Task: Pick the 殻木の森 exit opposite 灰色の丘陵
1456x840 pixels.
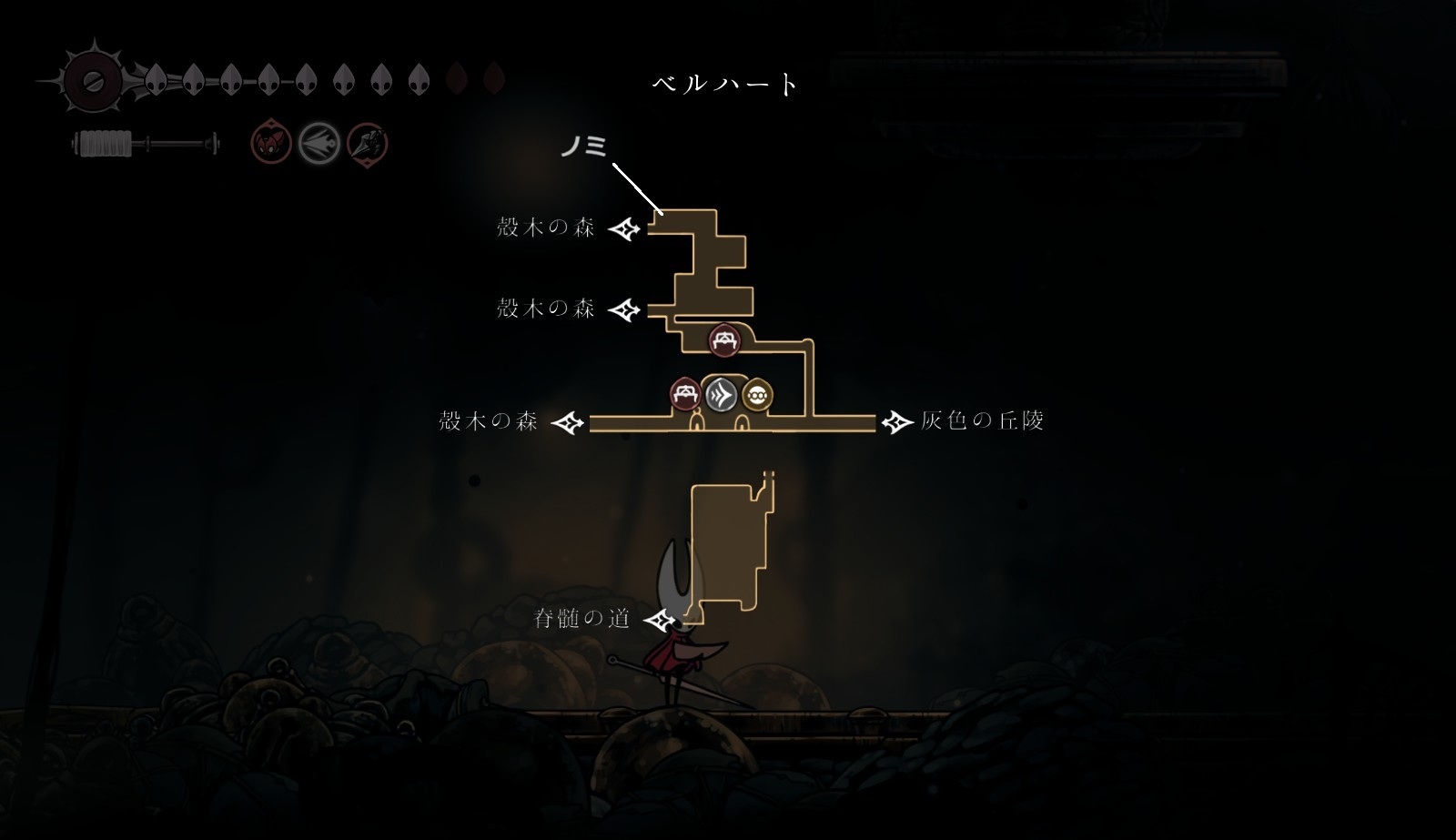Action: (x=568, y=422)
